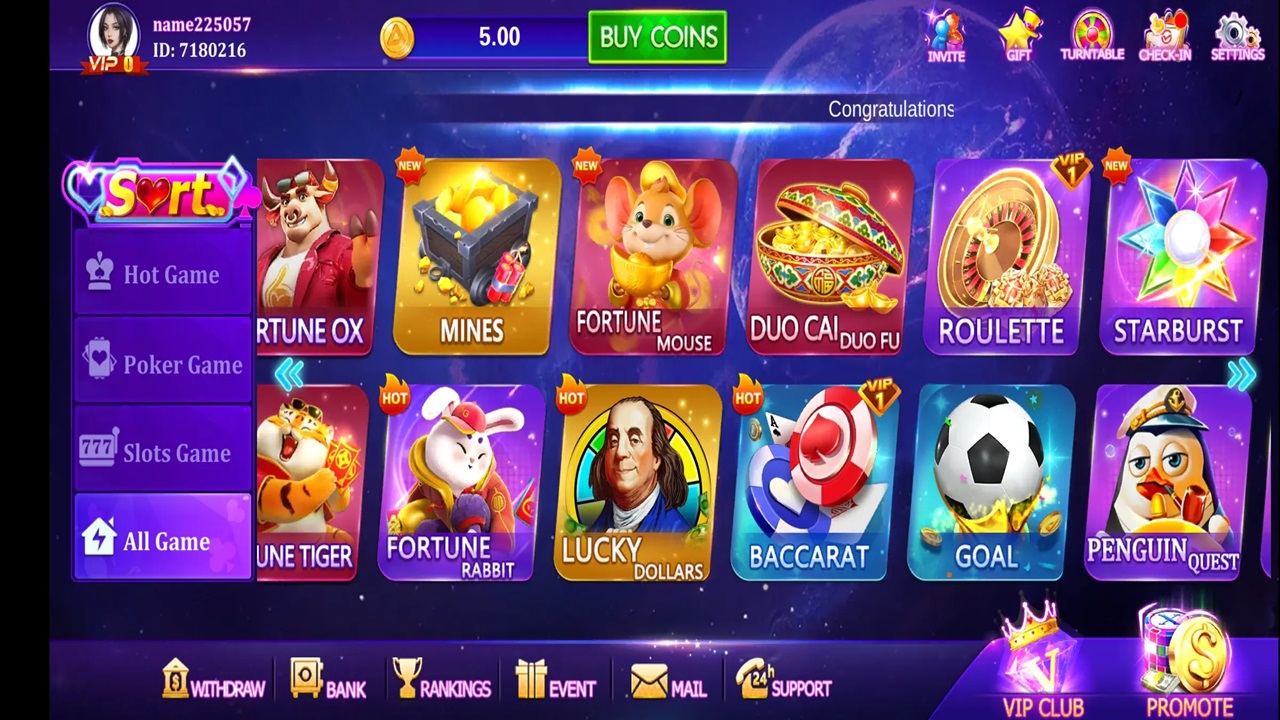This screenshot has width=1280, height=720.
Task: Open the Settings gear
Action: 1238,37
